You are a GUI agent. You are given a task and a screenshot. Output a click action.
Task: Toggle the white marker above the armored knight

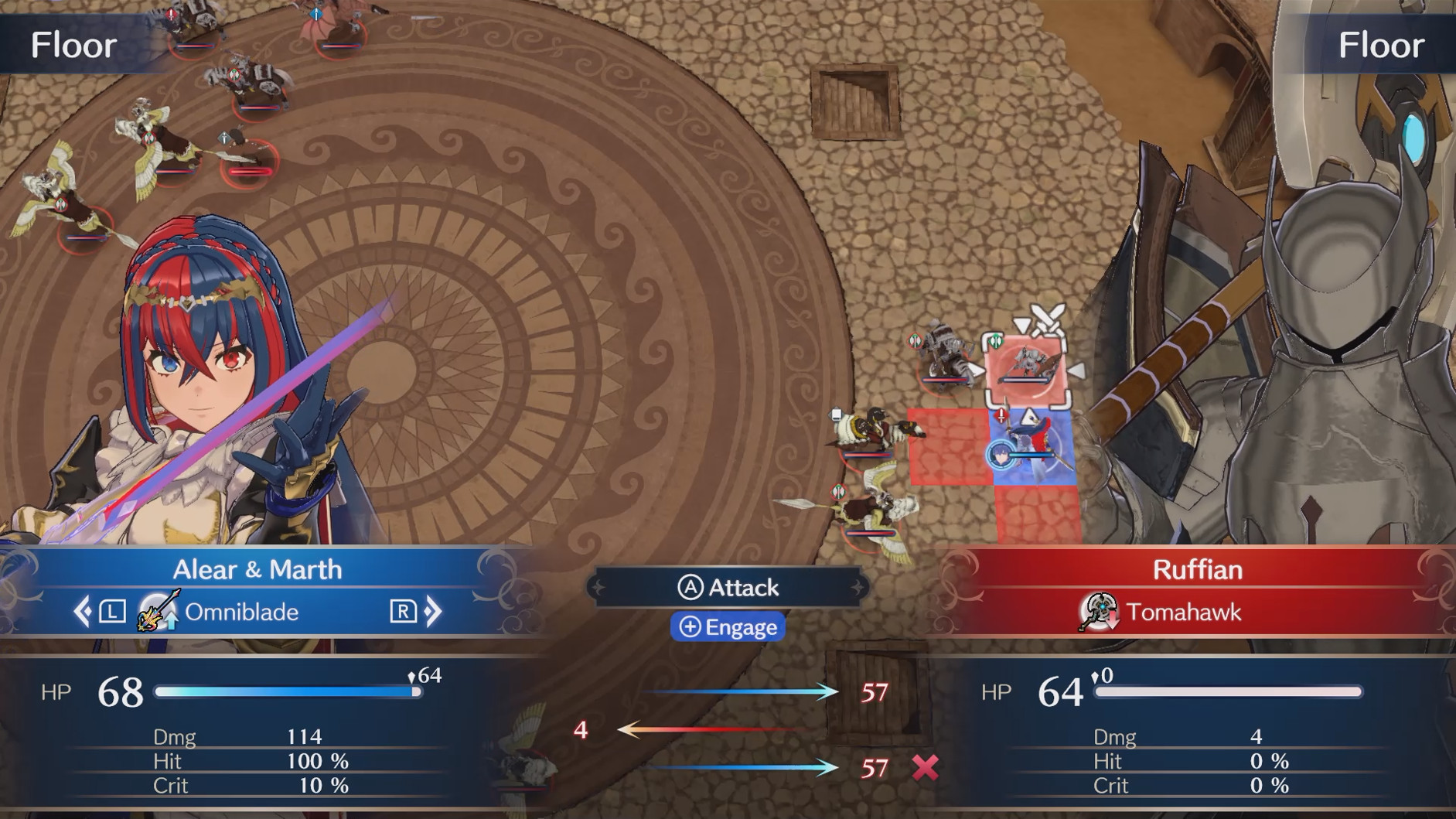(835, 413)
